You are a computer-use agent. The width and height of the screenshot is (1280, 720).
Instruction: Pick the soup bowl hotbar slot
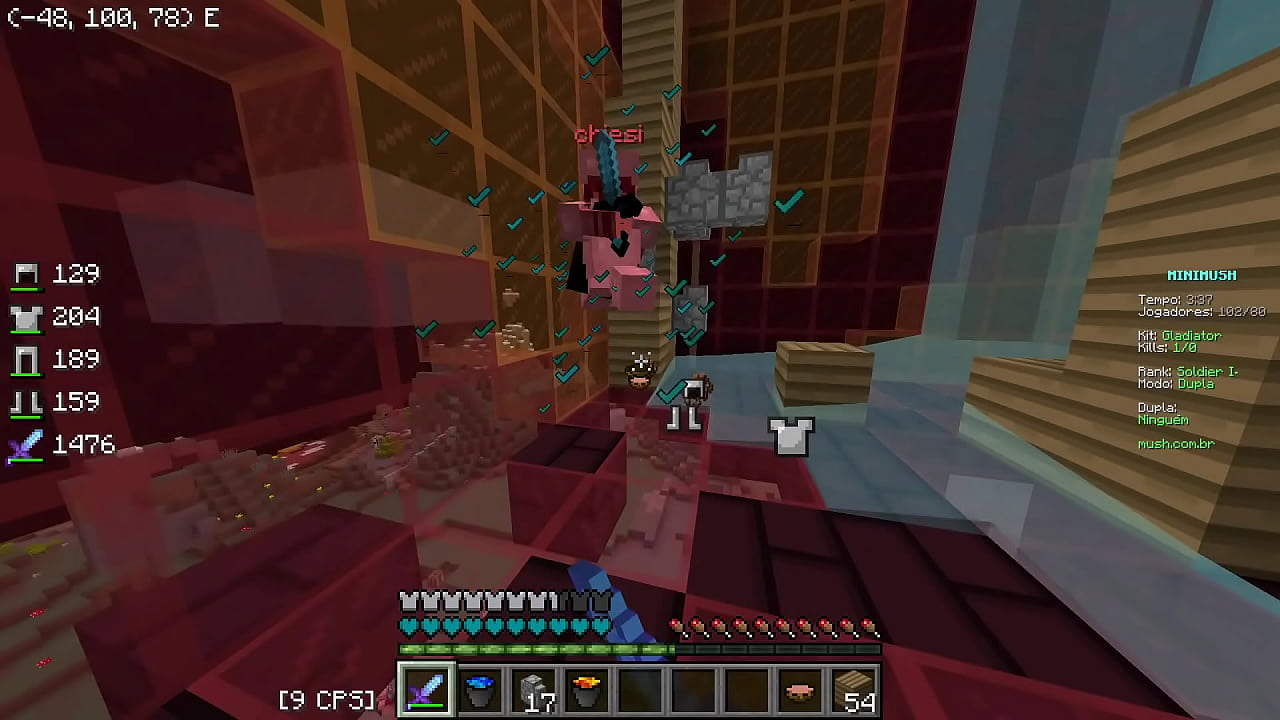801,690
